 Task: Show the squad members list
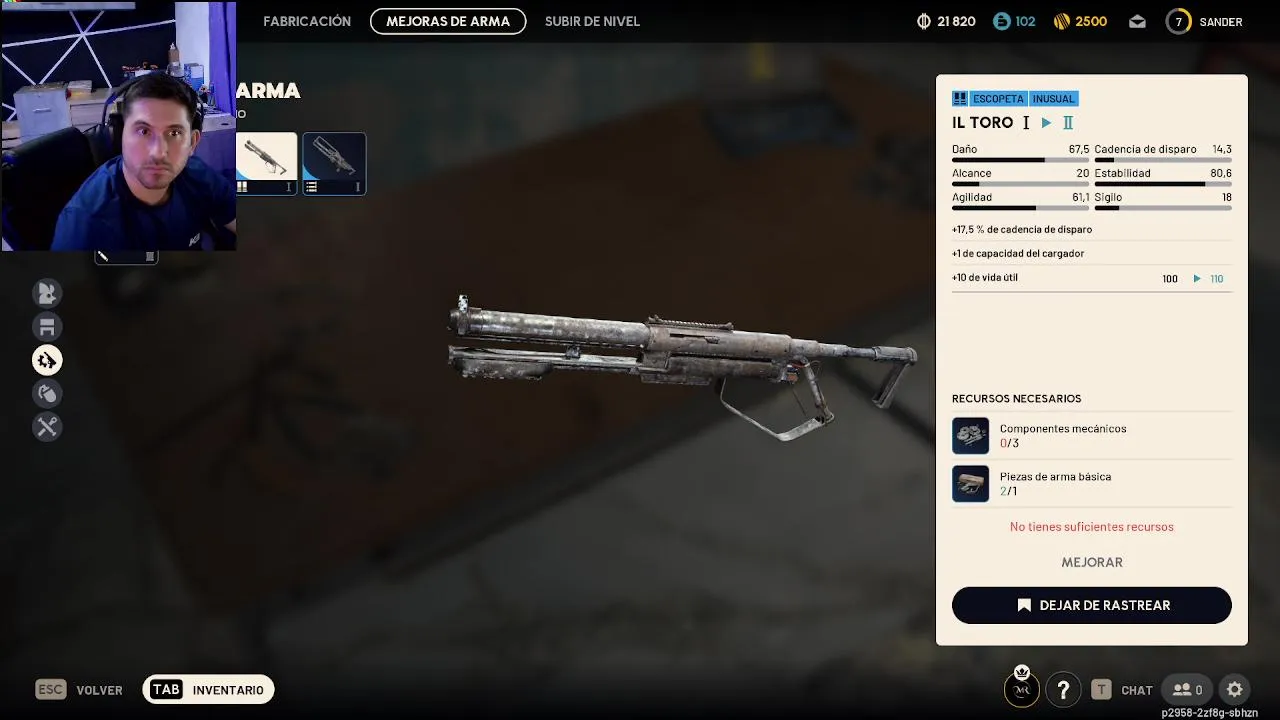pos(1187,689)
